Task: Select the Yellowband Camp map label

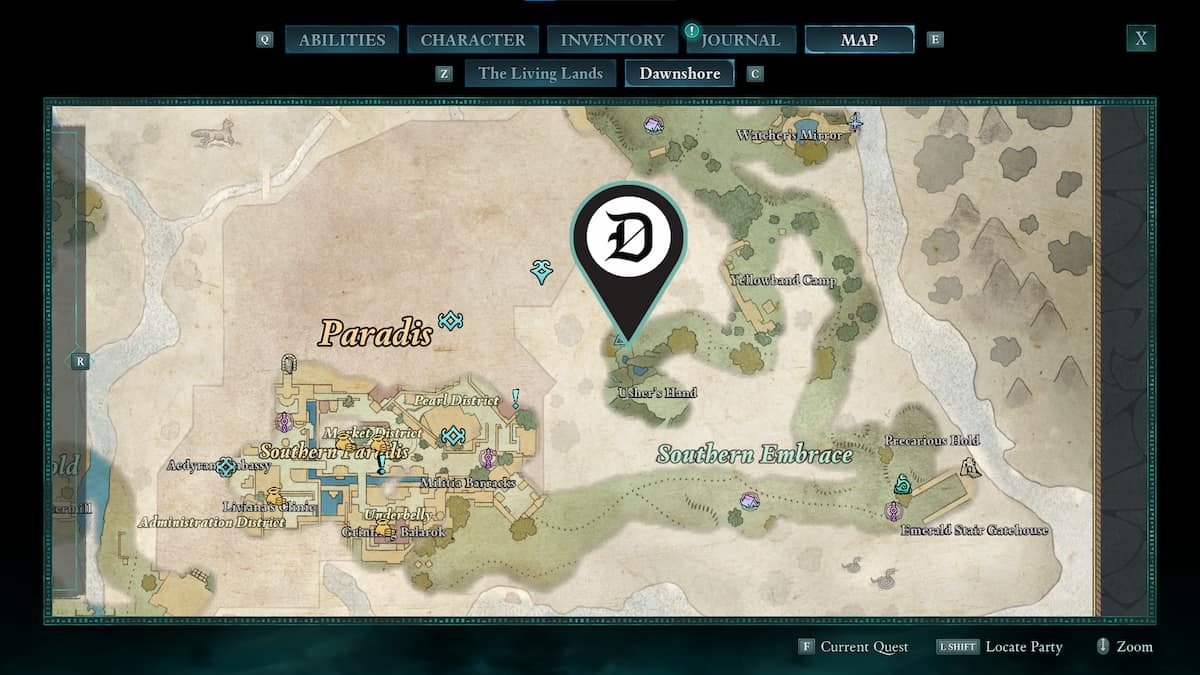Action: [x=783, y=281]
